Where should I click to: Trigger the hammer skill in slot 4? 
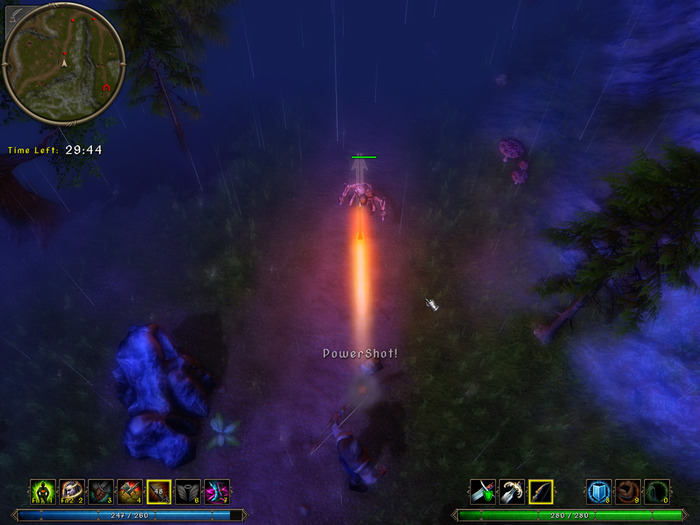(129, 491)
